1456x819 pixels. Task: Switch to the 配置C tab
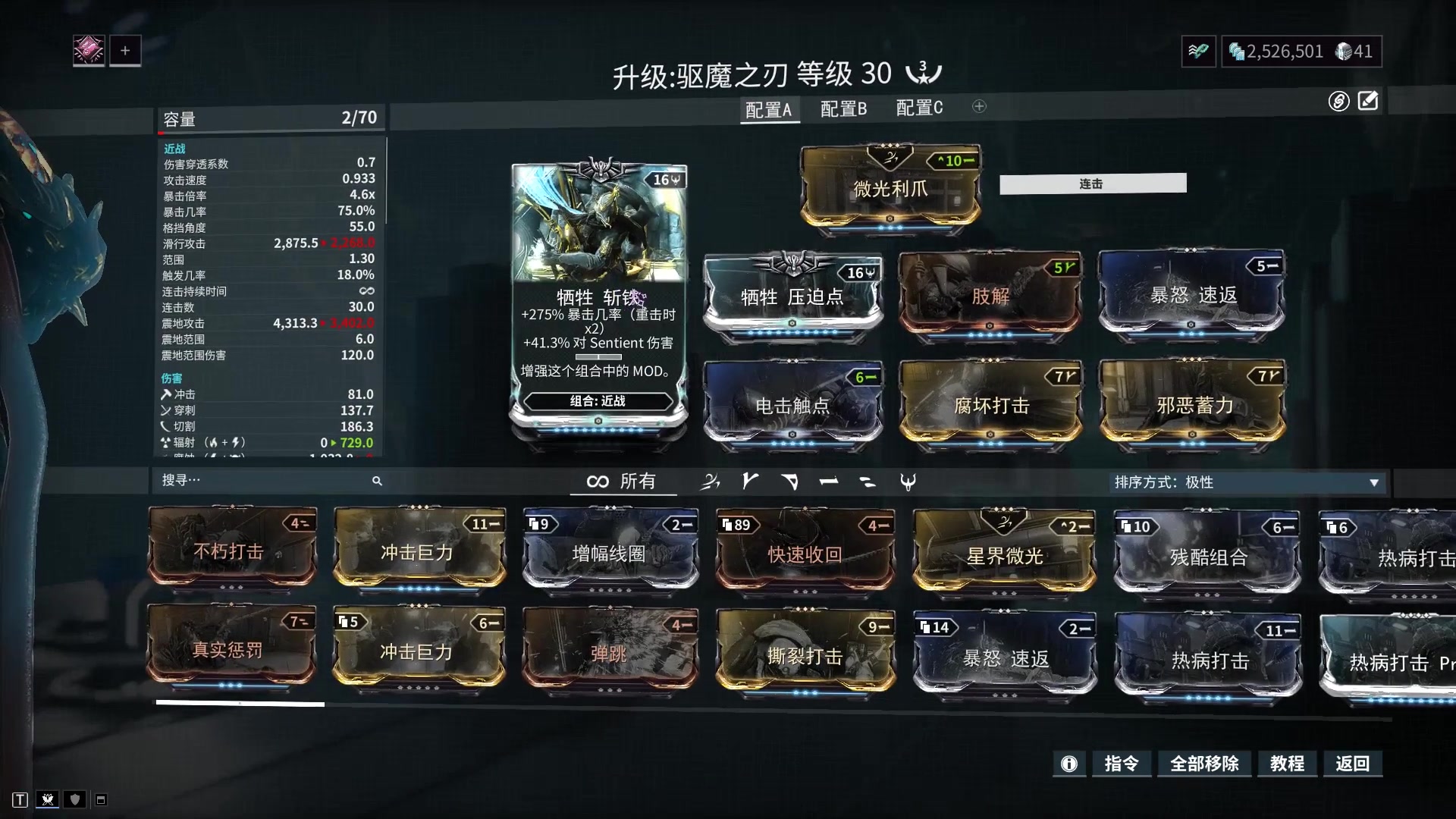pyautogui.click(x=919, y=108)
